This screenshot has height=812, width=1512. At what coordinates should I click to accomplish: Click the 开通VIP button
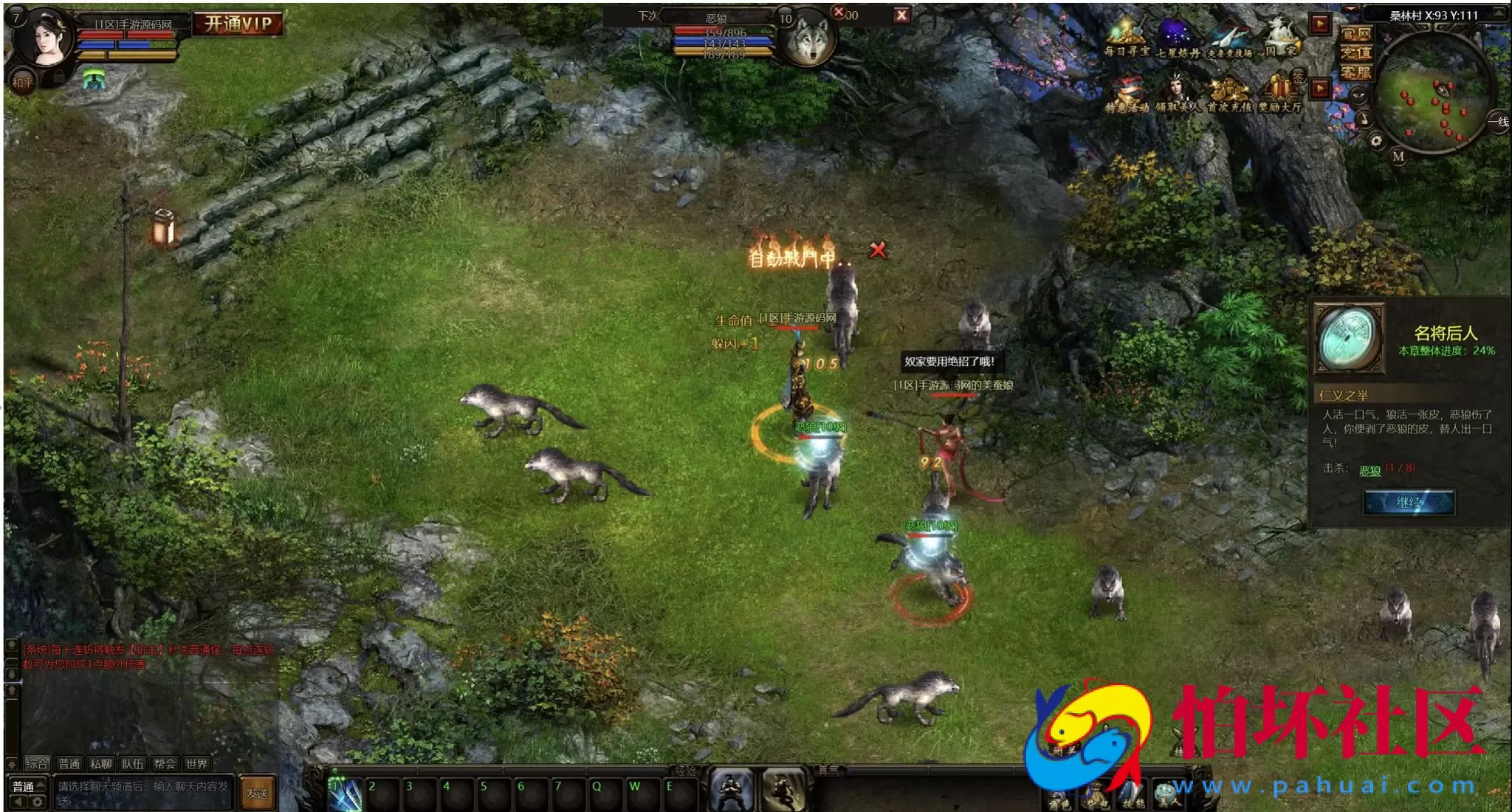[238, 24]
